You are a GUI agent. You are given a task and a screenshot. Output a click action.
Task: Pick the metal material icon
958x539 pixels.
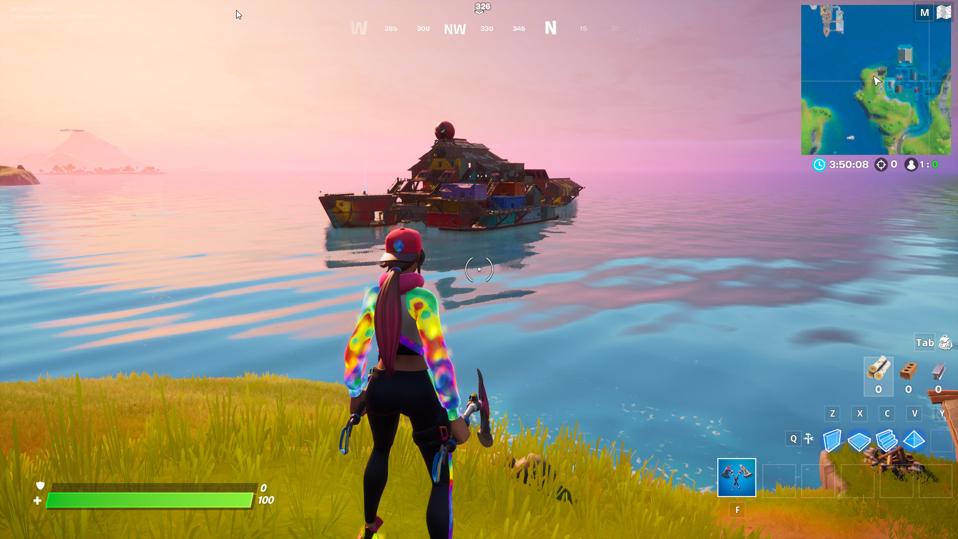pyautogui.click(x=938, y=371)
